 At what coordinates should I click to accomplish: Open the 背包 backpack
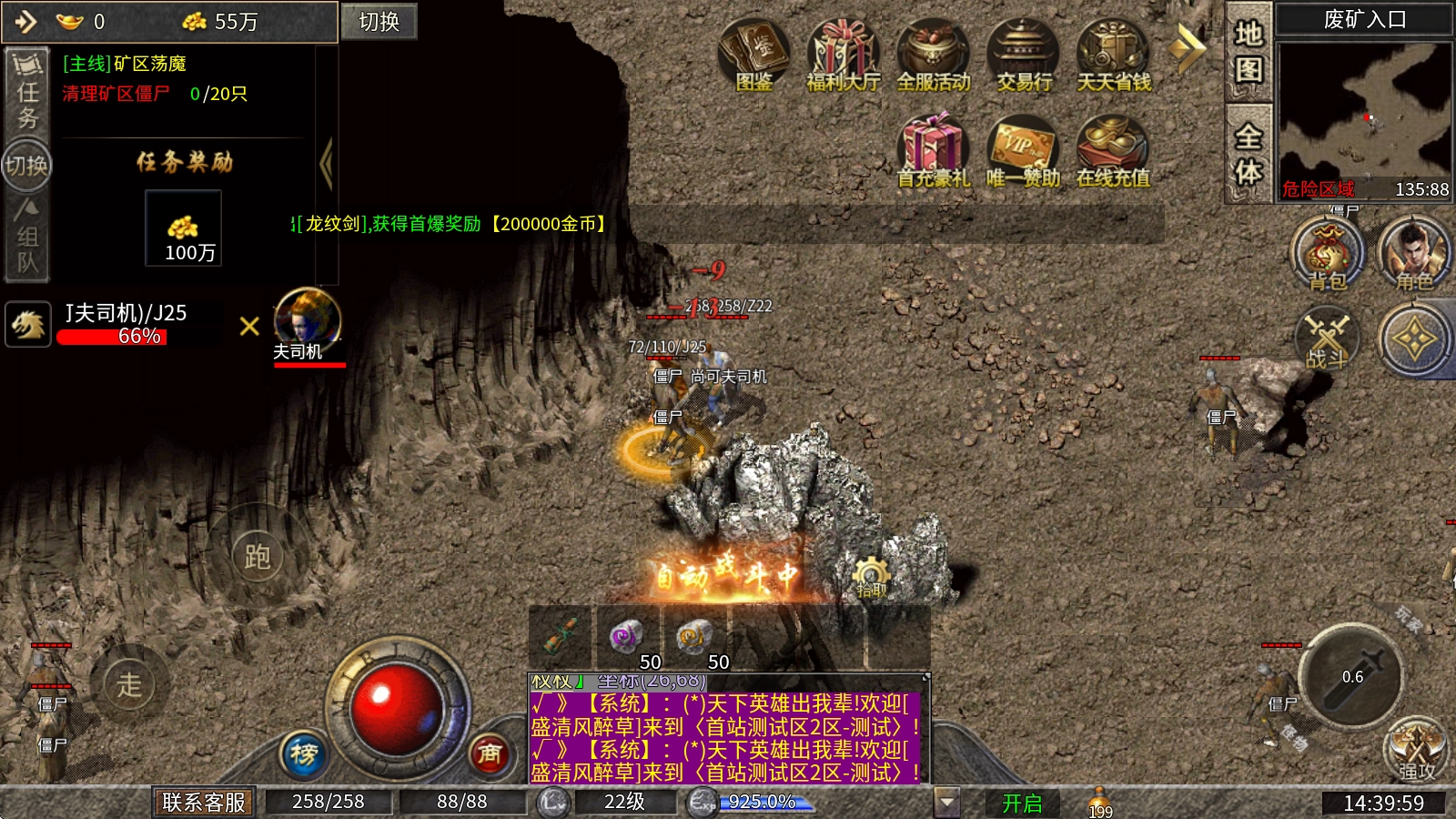click(x=1328, y=254)
